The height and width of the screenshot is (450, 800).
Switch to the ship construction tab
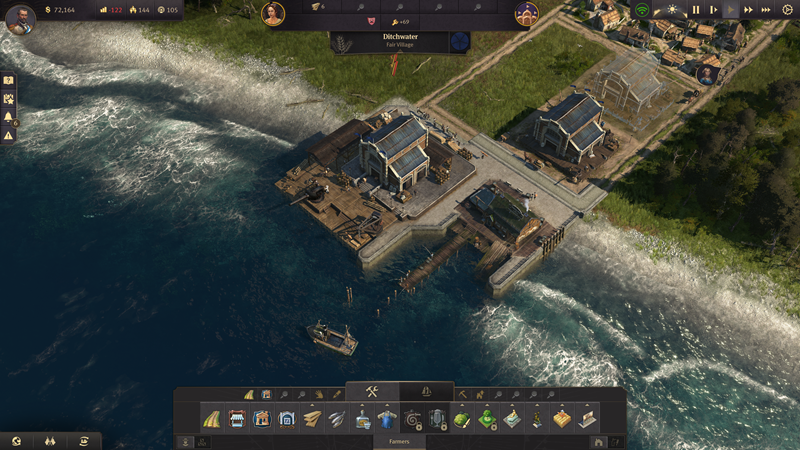427,391
